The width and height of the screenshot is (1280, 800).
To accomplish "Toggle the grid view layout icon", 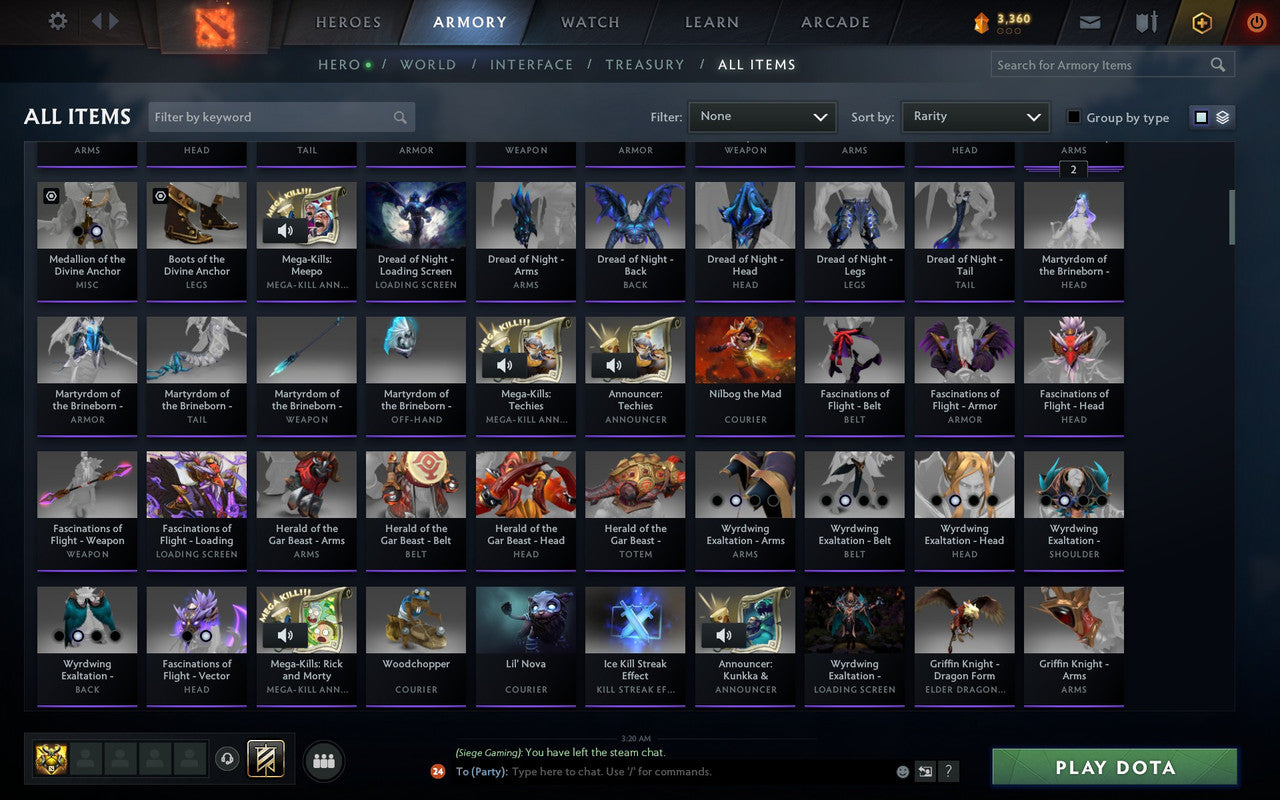I will click(x=1199, y=117).
